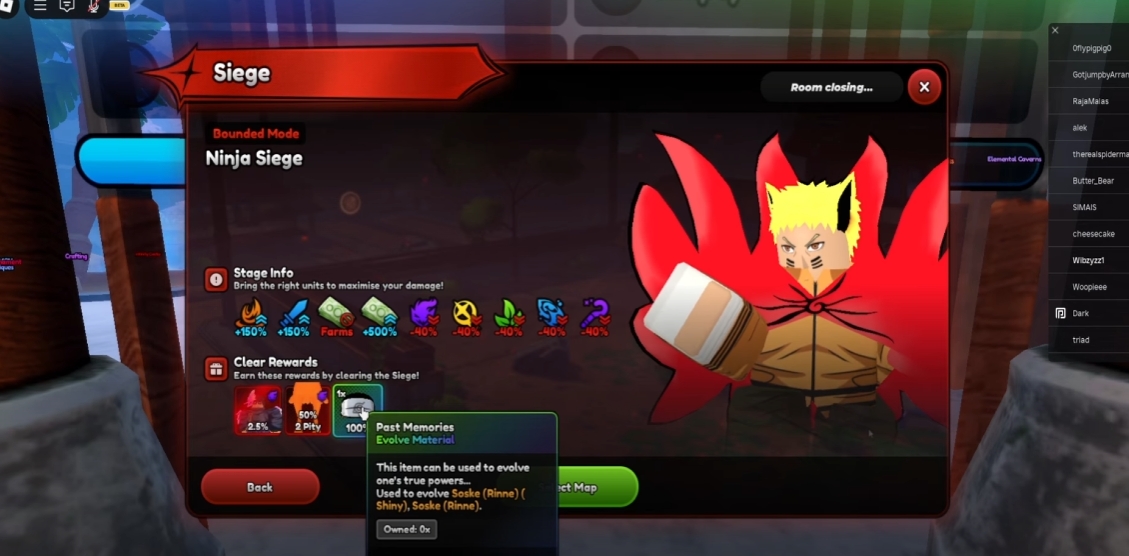The height and width of the screenshot is (556, 1129).
Task: Go back using the red Back button
Action: tap(260, 487)
